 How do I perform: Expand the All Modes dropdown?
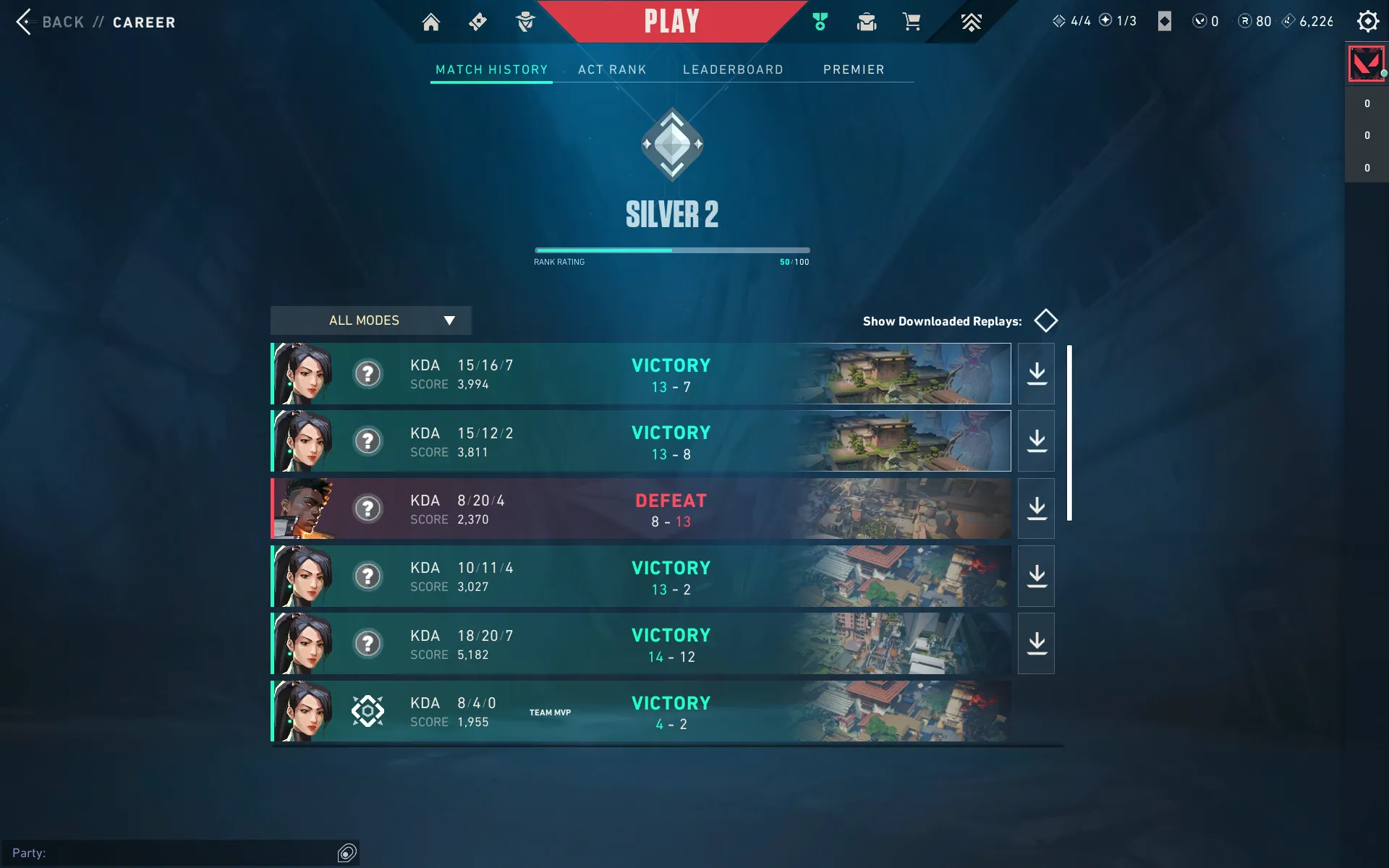tap(371, 320)
